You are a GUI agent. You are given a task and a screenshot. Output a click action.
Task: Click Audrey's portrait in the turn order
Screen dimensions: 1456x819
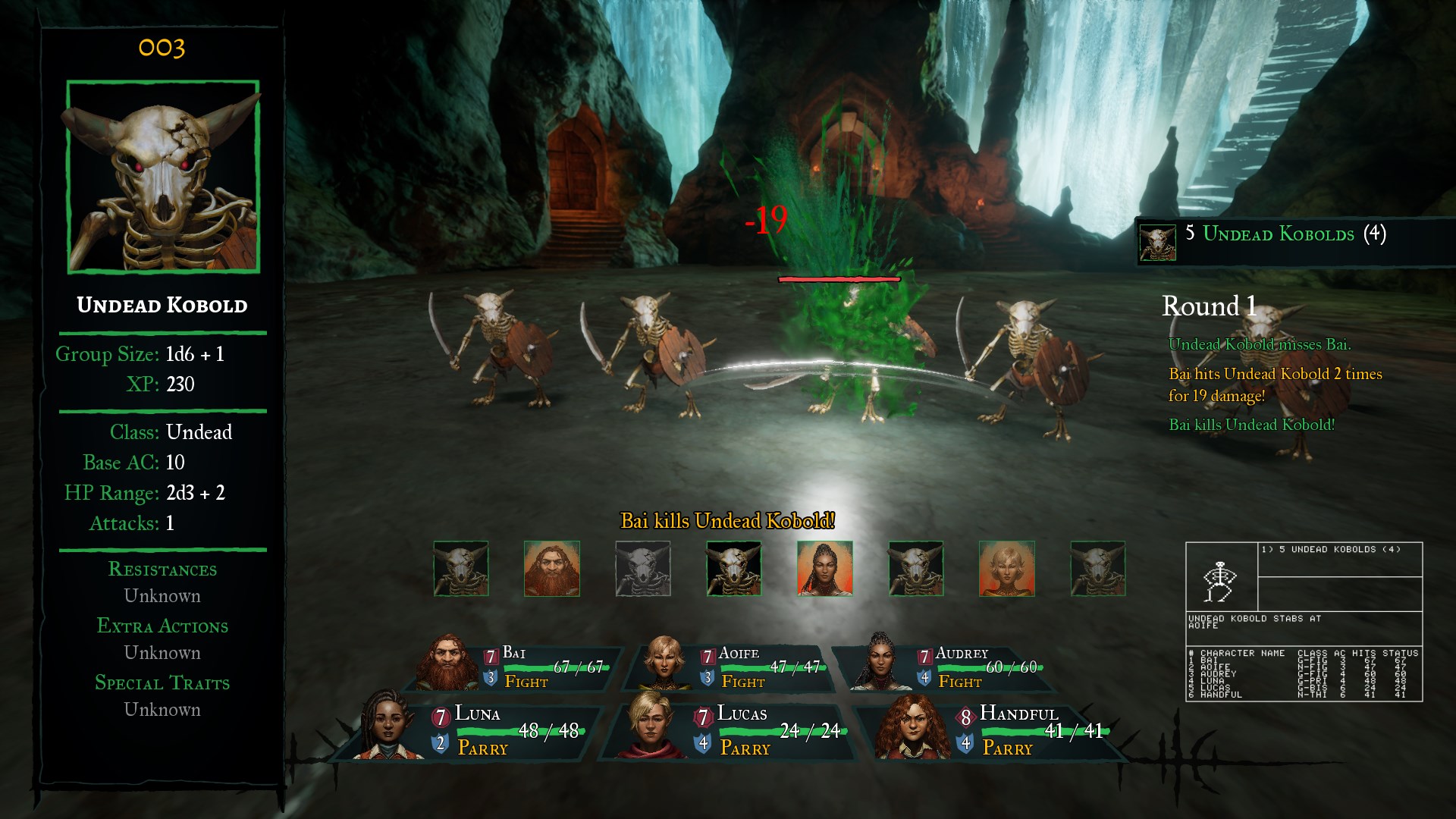click(825, 569)
